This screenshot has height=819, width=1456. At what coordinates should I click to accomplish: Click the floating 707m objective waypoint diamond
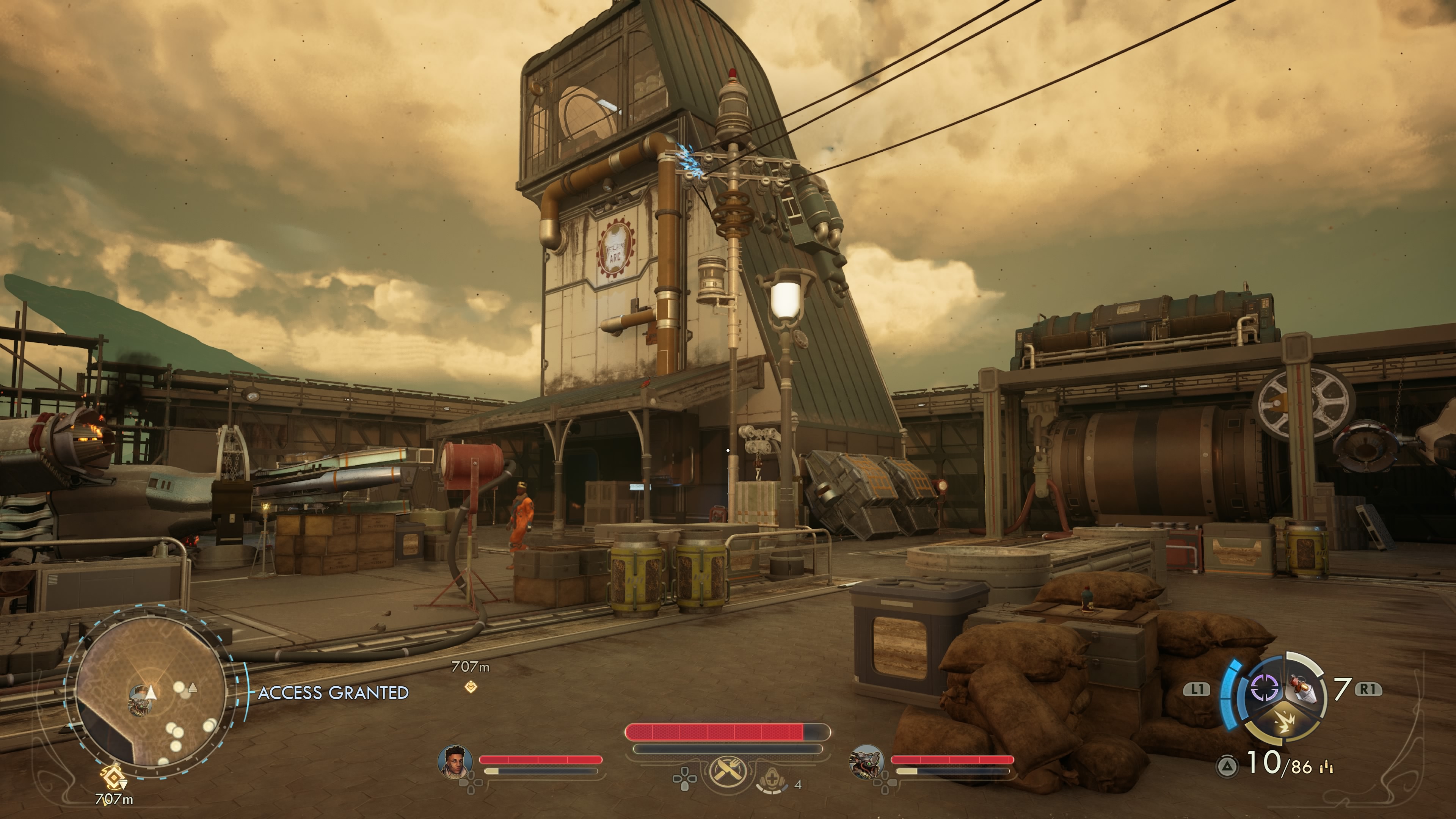[x=470, y=686]
